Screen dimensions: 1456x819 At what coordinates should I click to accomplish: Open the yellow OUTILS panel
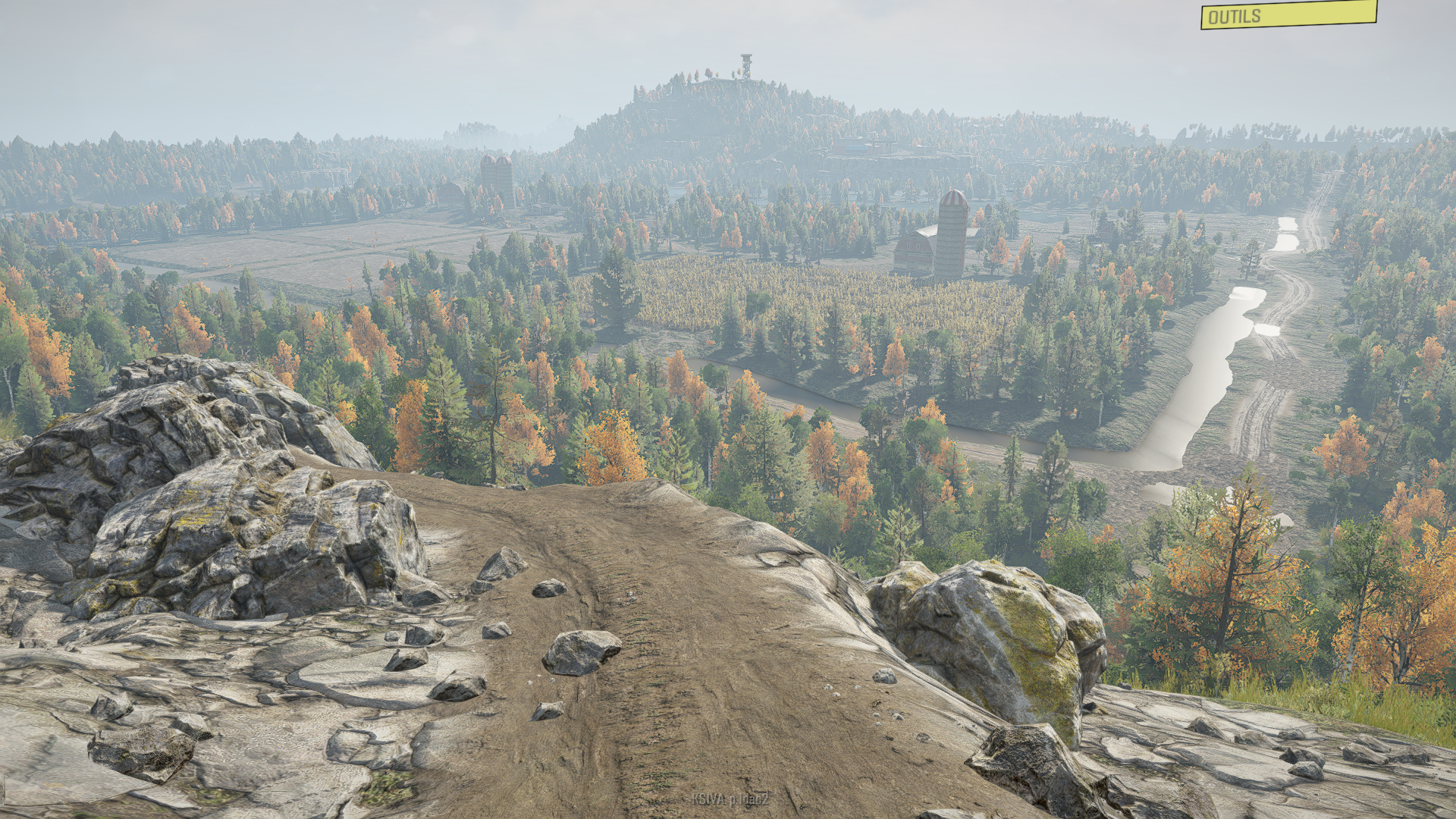pyautogui.click(x=1288, y=15)
